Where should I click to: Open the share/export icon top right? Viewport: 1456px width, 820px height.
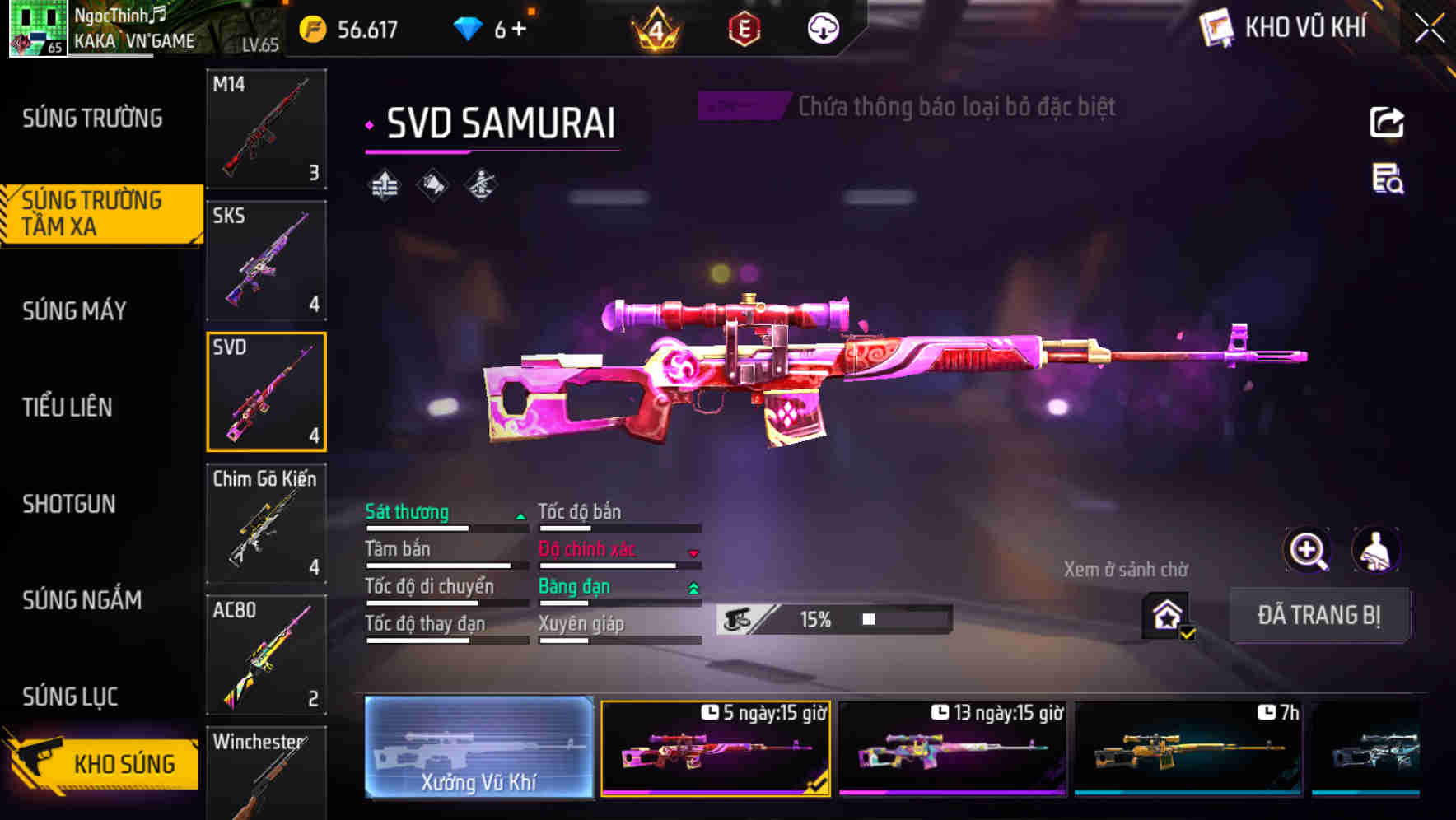click(x=1387, y=121)
